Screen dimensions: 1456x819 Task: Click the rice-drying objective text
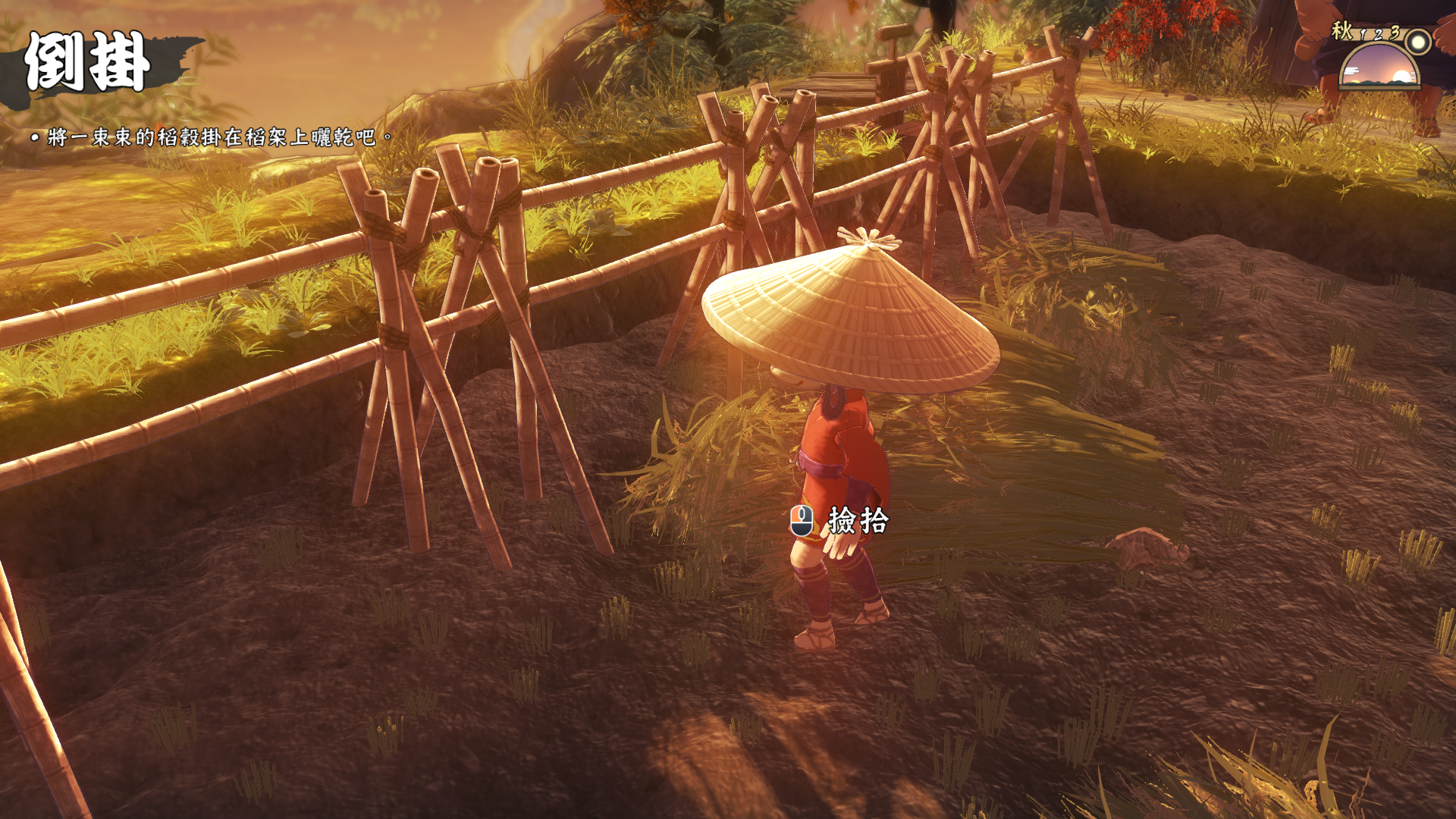point(212,137)
